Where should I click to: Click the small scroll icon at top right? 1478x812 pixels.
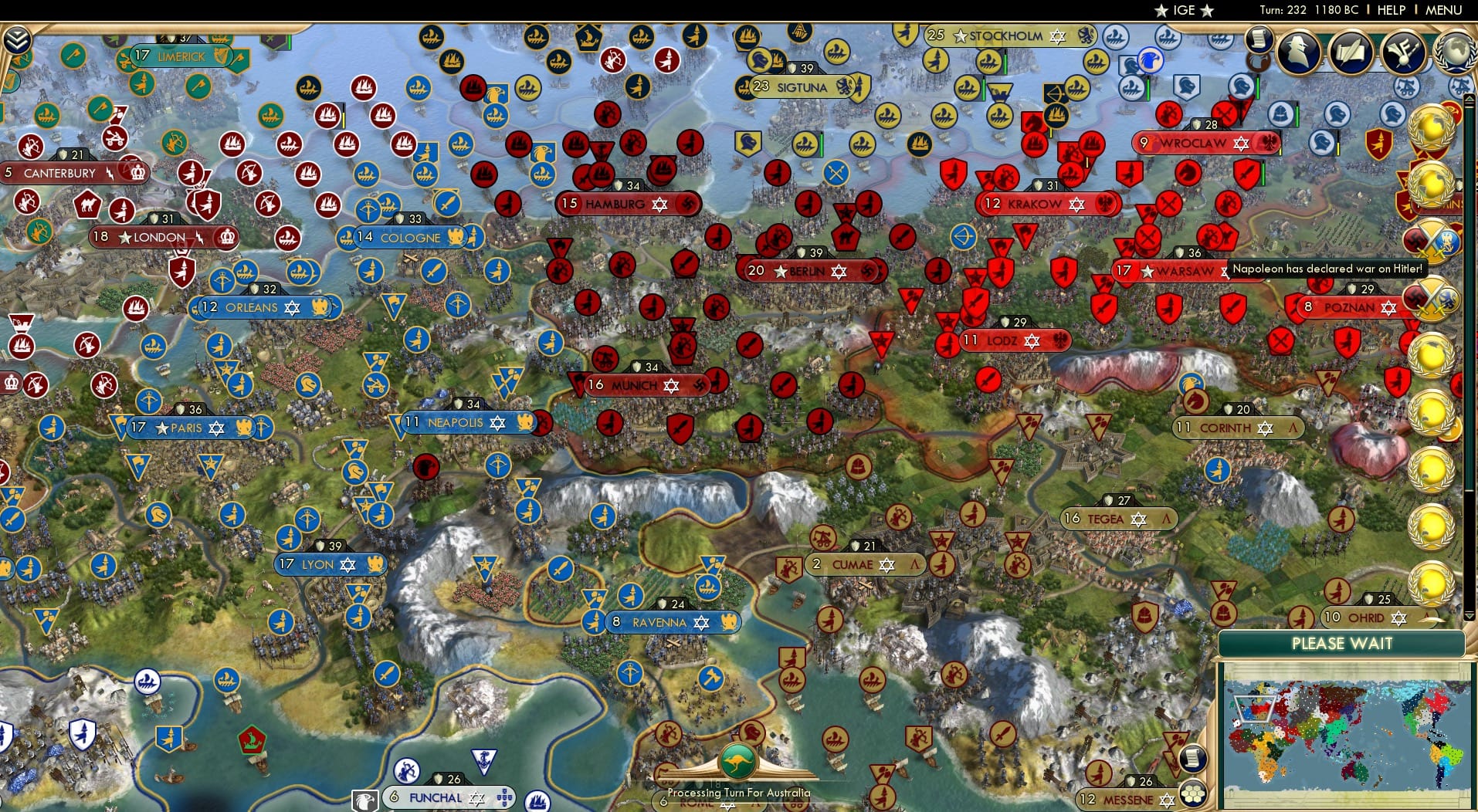pos(1260,39)
